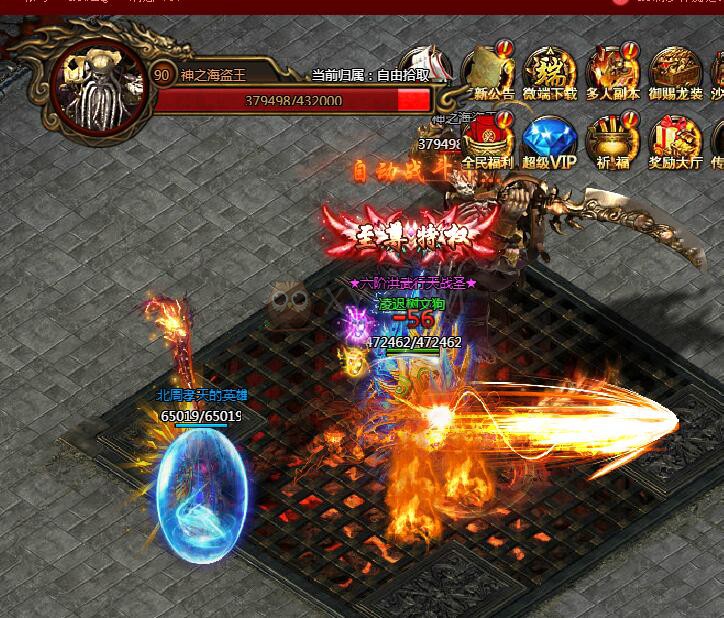Open the 奖励大厅 reward hall gift icon
The height and width of the screenshot is (618, 724).
676,139
